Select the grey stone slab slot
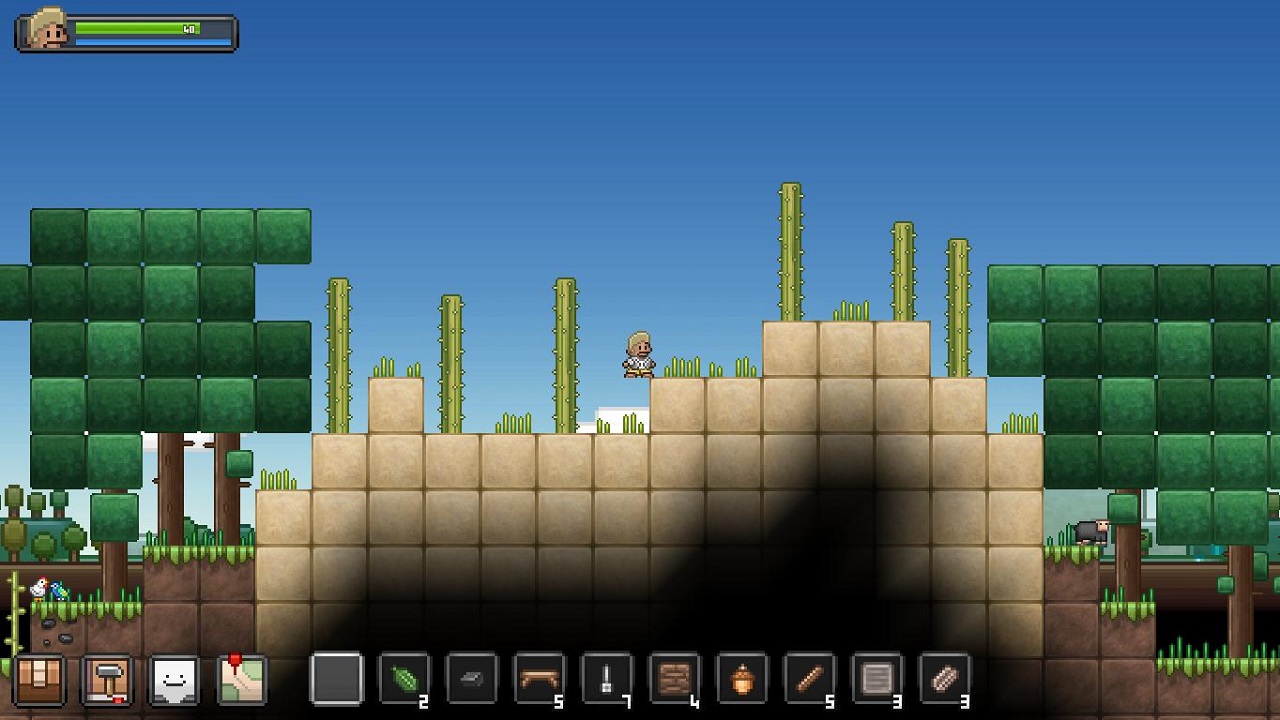The width and height of the screenshot is (1280, 720). click(877, 680)
